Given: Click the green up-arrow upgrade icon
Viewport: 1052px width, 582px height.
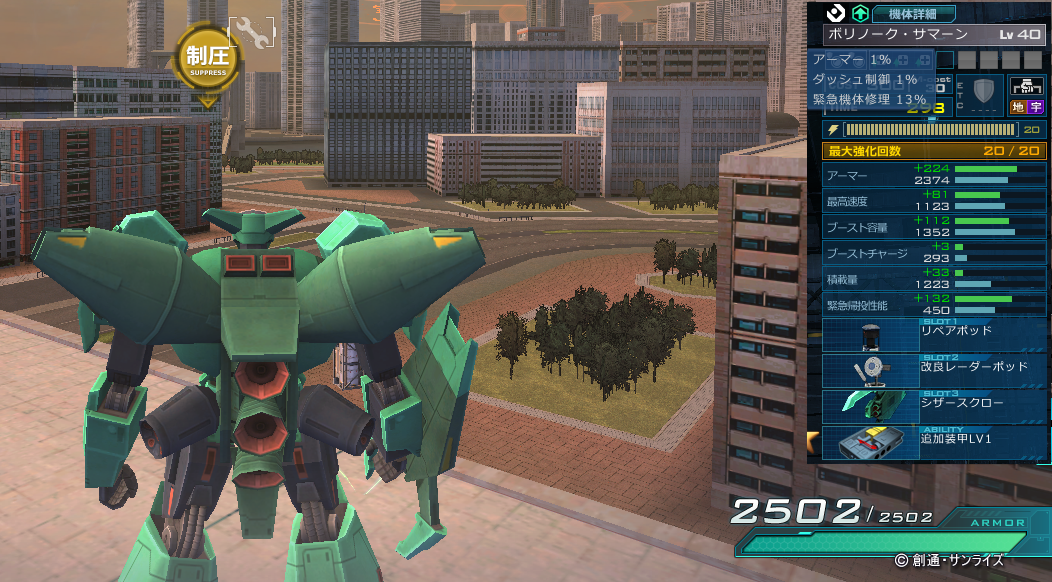Looking at the screenshot, I should (858, 14).
